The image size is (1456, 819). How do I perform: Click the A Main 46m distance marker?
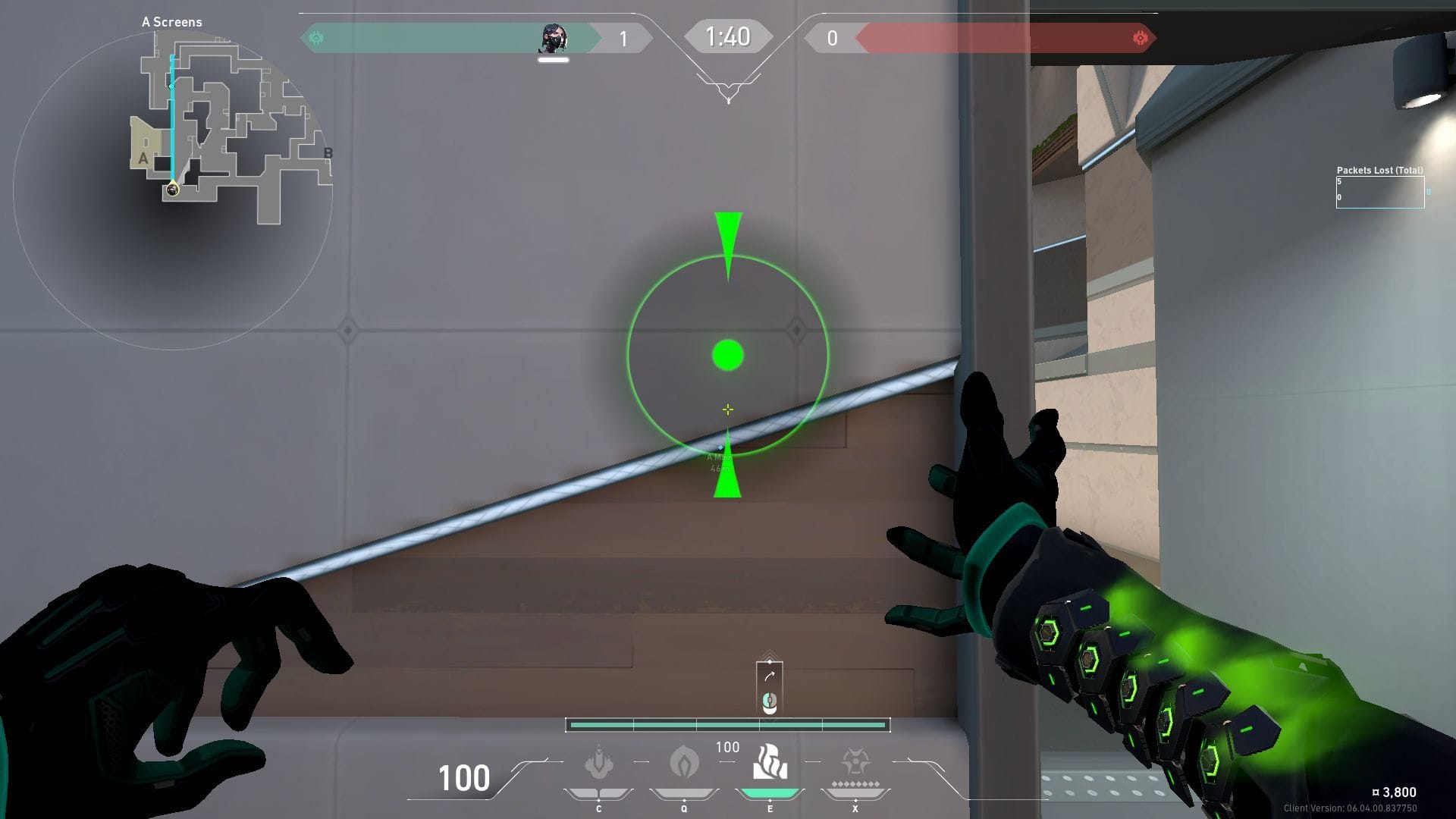[x=720, y=461]
